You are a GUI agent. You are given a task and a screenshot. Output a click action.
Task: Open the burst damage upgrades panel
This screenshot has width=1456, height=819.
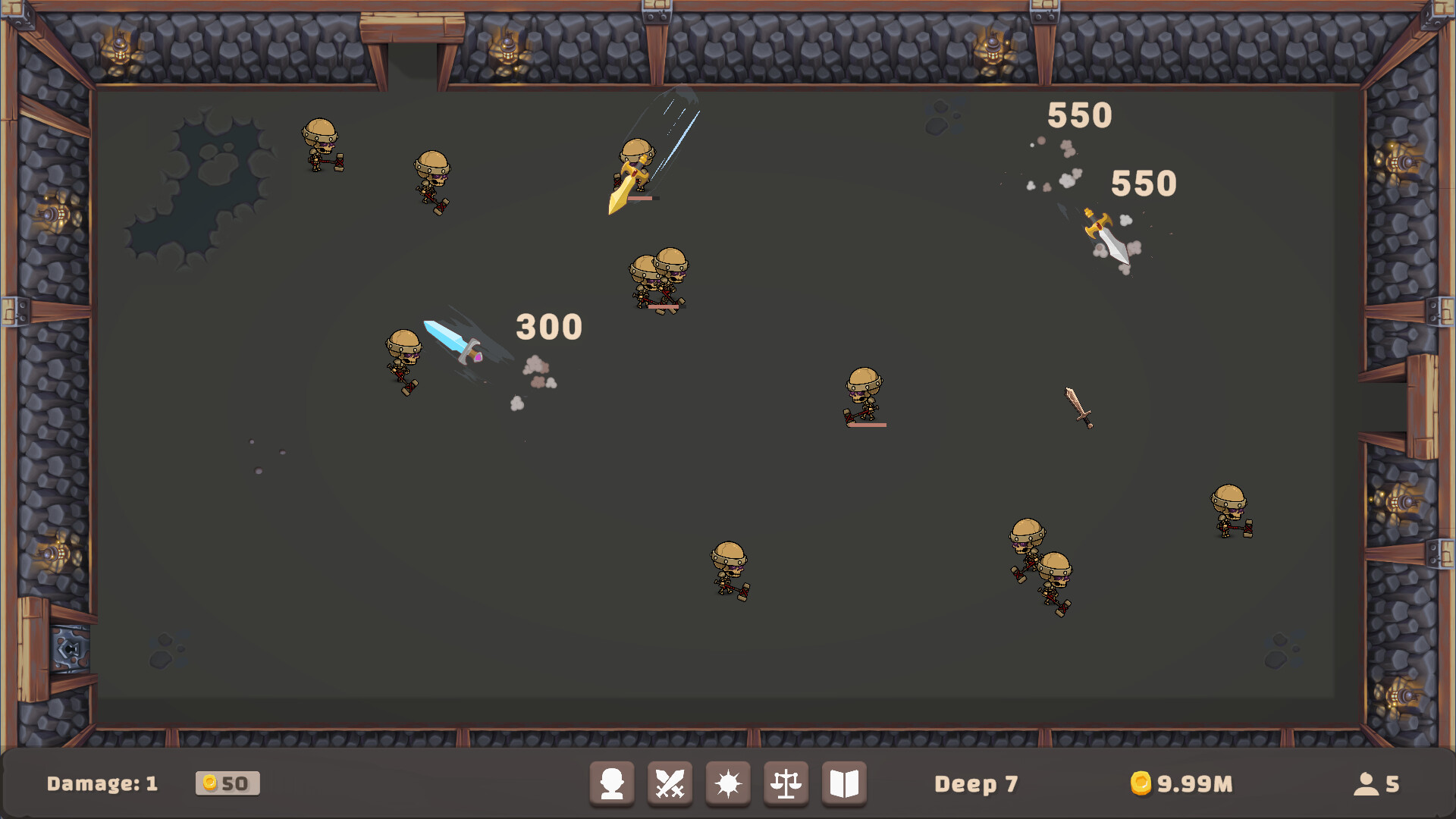pyautogui.click(x=727, y=783)
